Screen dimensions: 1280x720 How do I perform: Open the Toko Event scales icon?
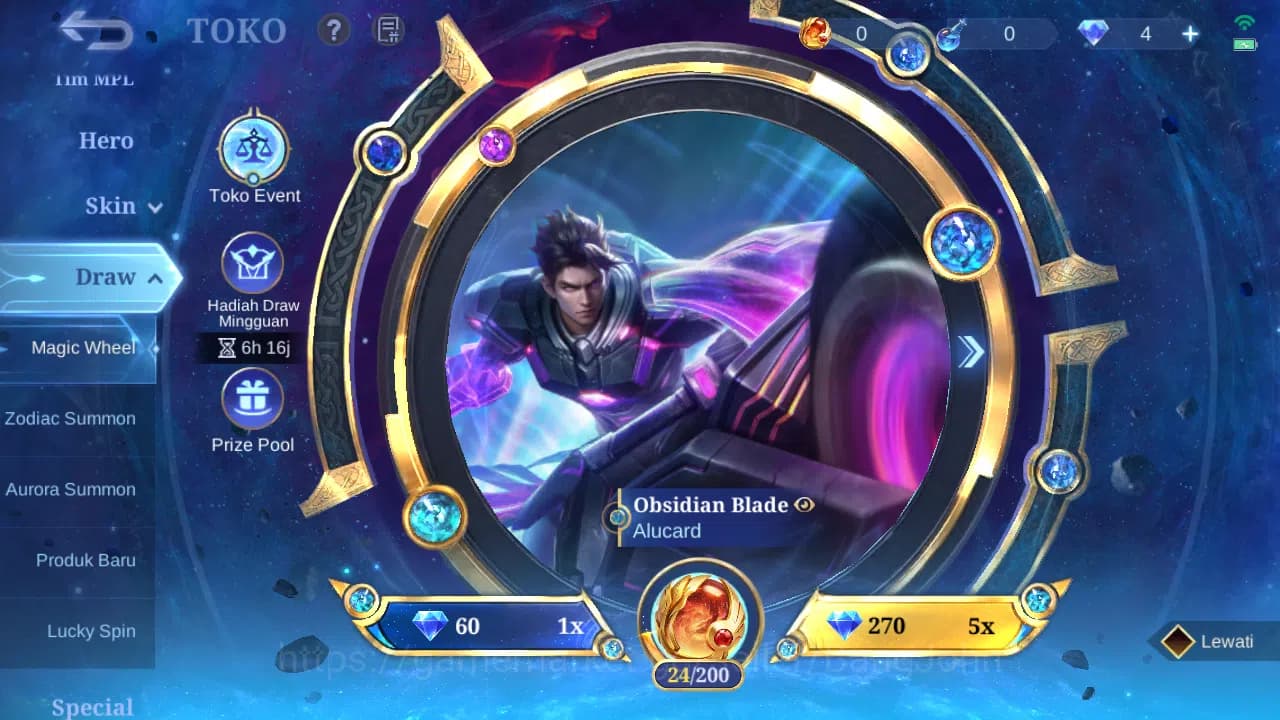pos(253,146)
